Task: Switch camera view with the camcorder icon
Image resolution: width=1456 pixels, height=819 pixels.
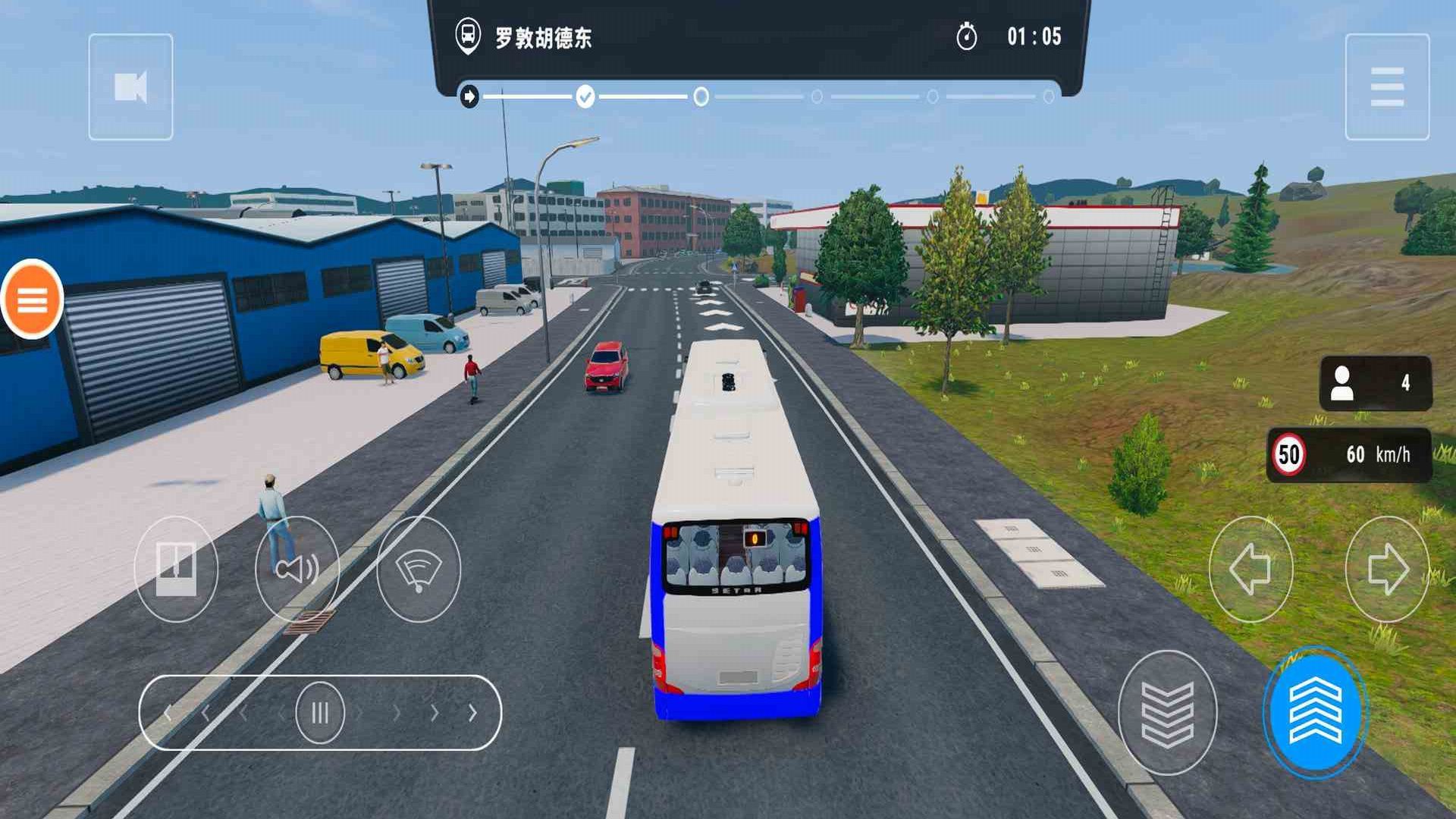Action: point(130,85)
